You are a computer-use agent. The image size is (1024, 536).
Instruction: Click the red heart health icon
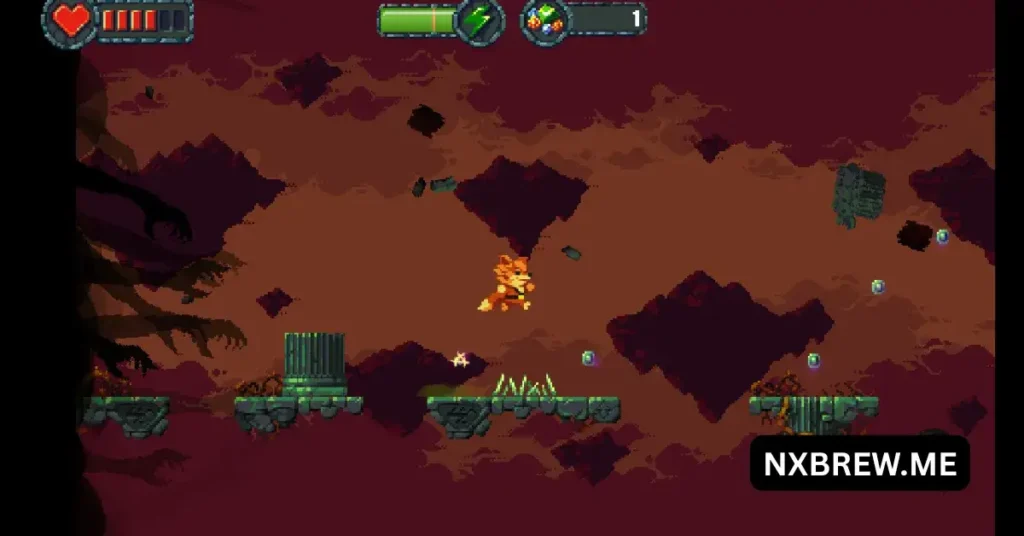point(70,20)
